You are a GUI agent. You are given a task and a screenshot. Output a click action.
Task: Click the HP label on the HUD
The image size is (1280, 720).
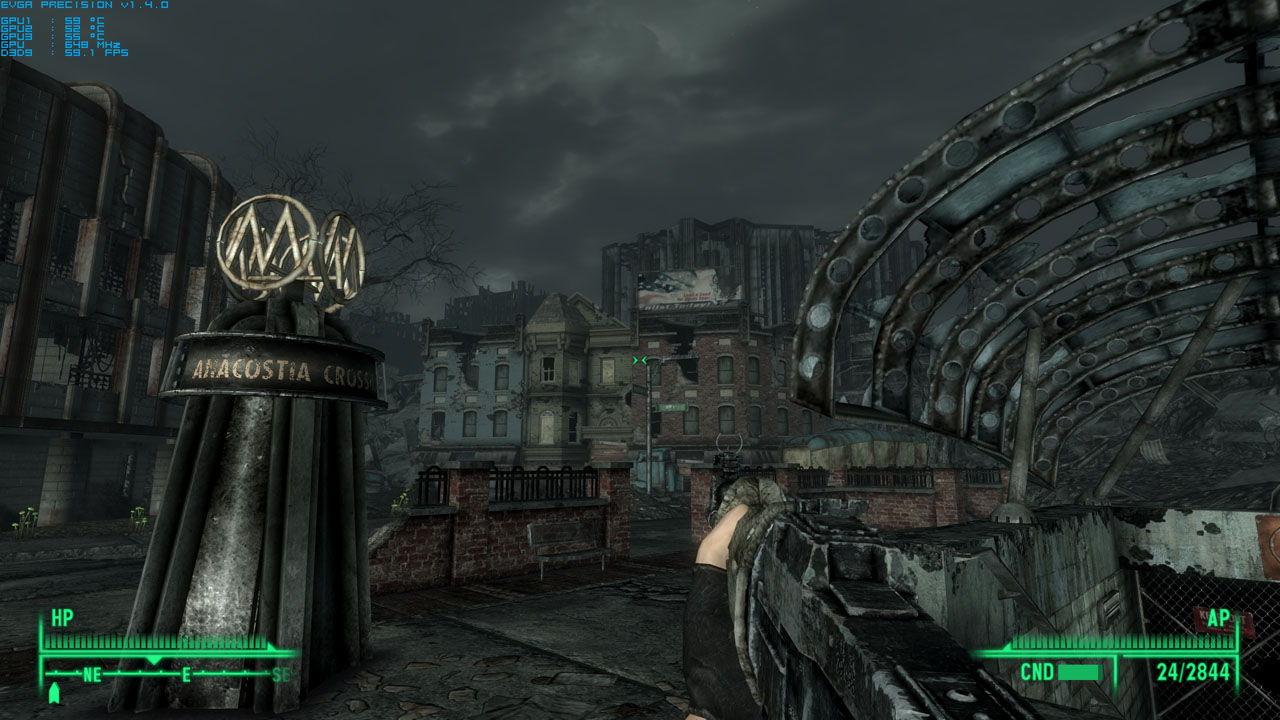[62, 616]
